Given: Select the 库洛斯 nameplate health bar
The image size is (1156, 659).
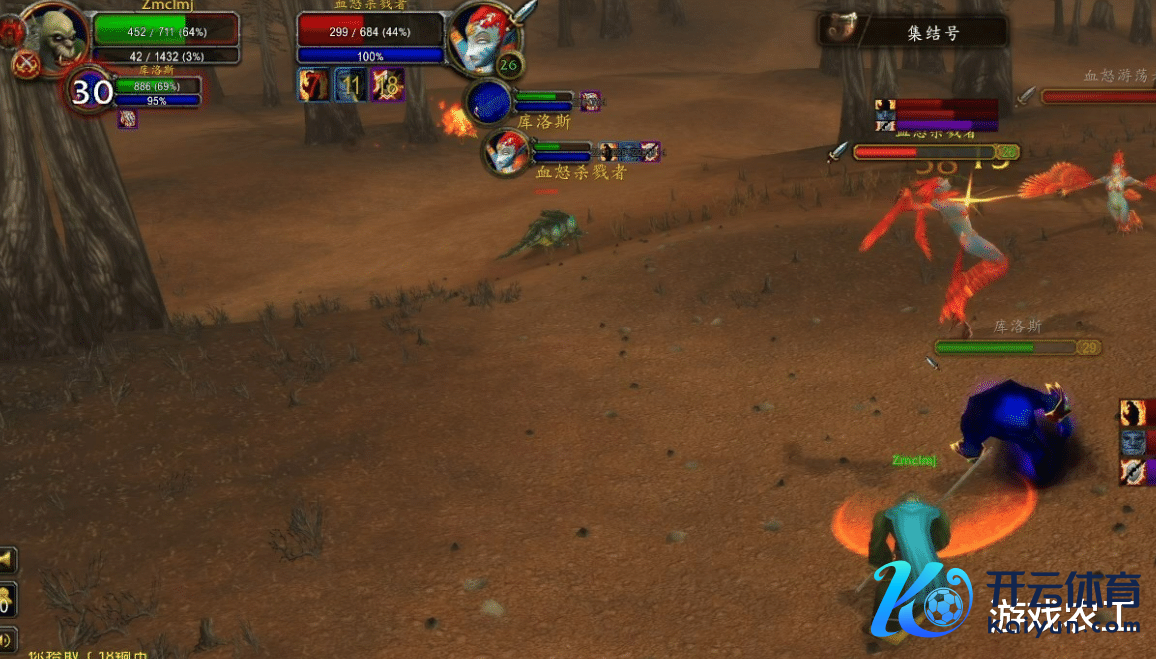Looking at the screenshot, I should coord(1005,347).
